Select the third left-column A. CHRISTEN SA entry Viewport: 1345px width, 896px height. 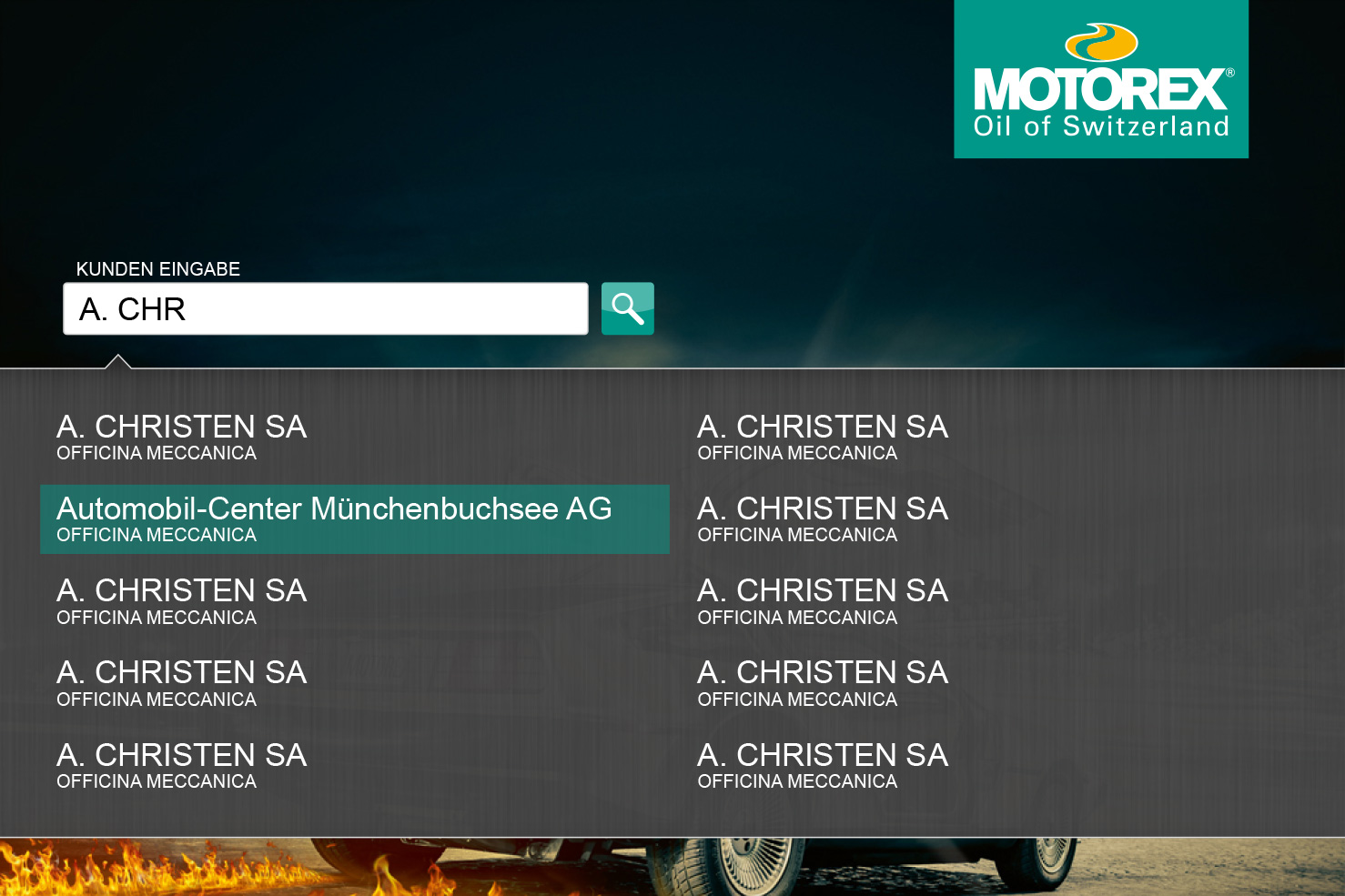[x=182, y=590]
